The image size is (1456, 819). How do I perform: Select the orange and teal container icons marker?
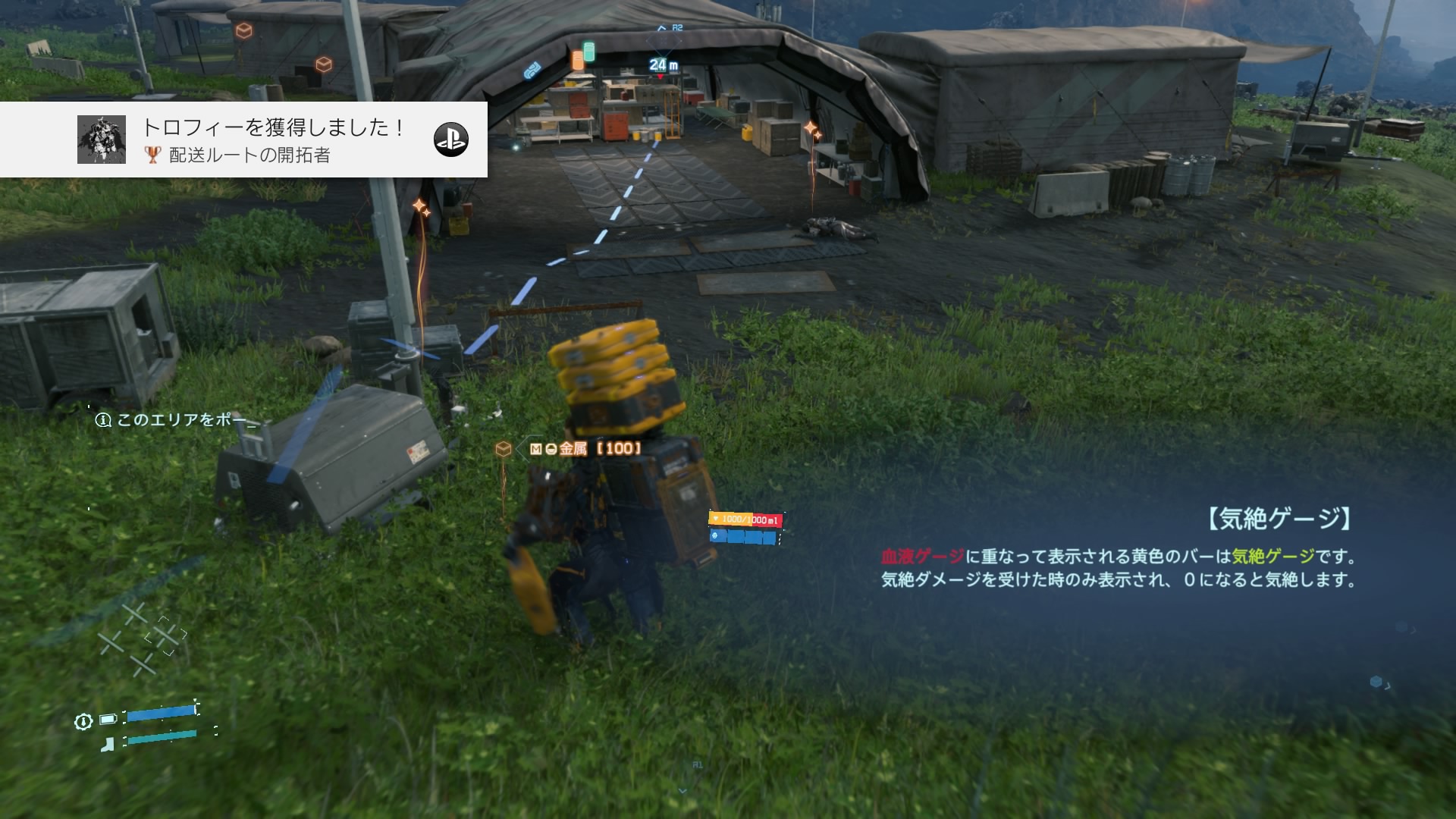583,56
